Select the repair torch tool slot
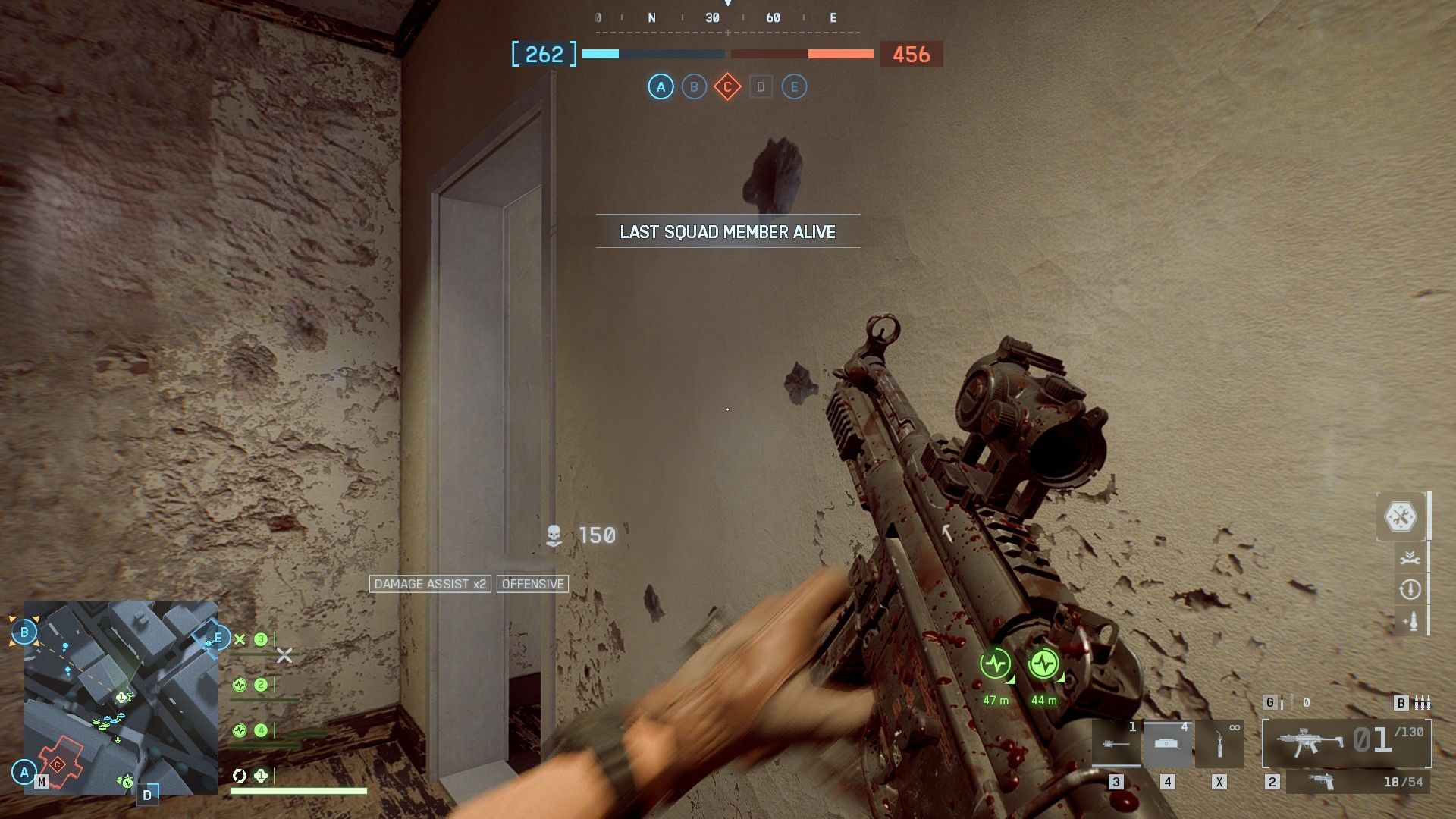Screen dimensions: 1456x819 [1219, 744]
